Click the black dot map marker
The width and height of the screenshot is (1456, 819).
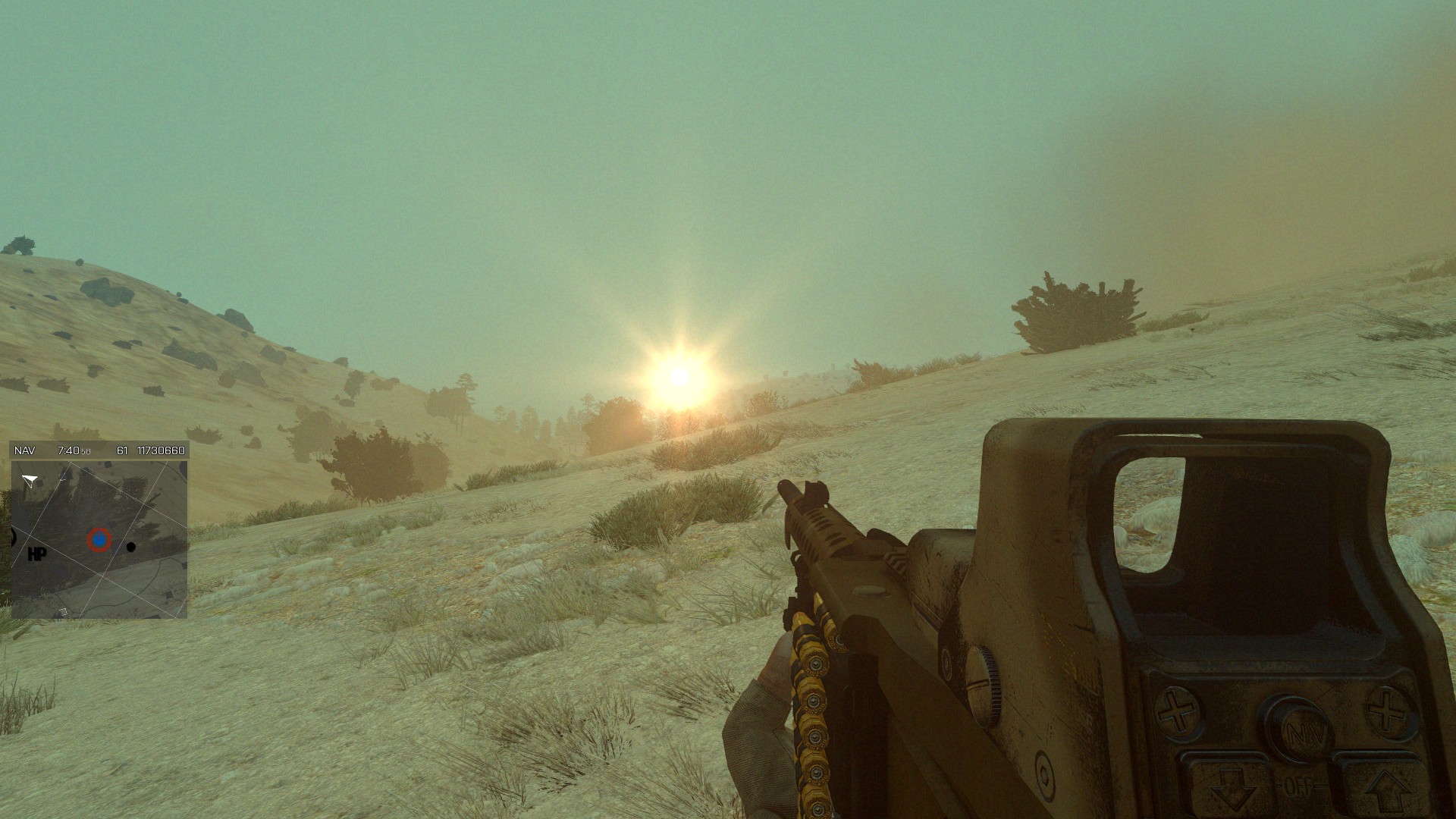[131, 547]
